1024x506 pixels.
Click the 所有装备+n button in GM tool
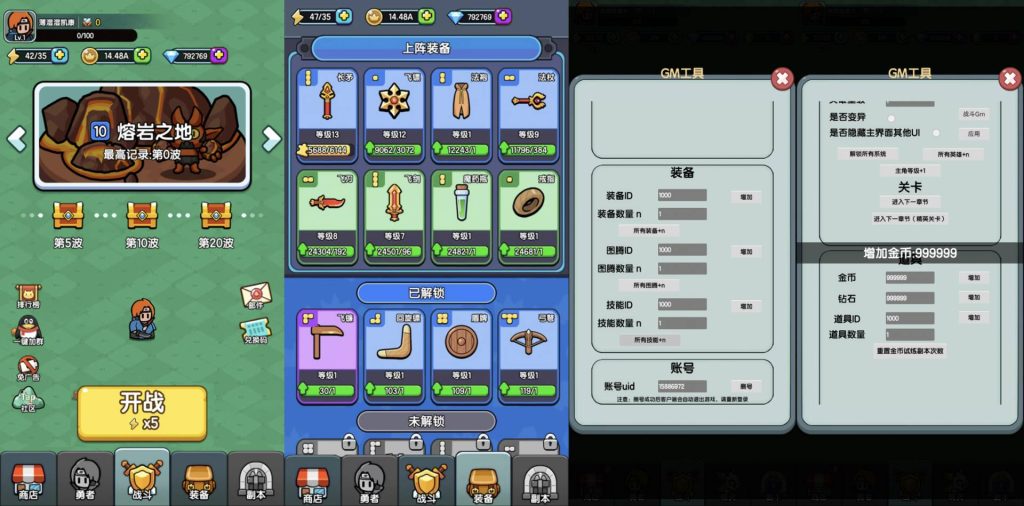tap(656, 230)
